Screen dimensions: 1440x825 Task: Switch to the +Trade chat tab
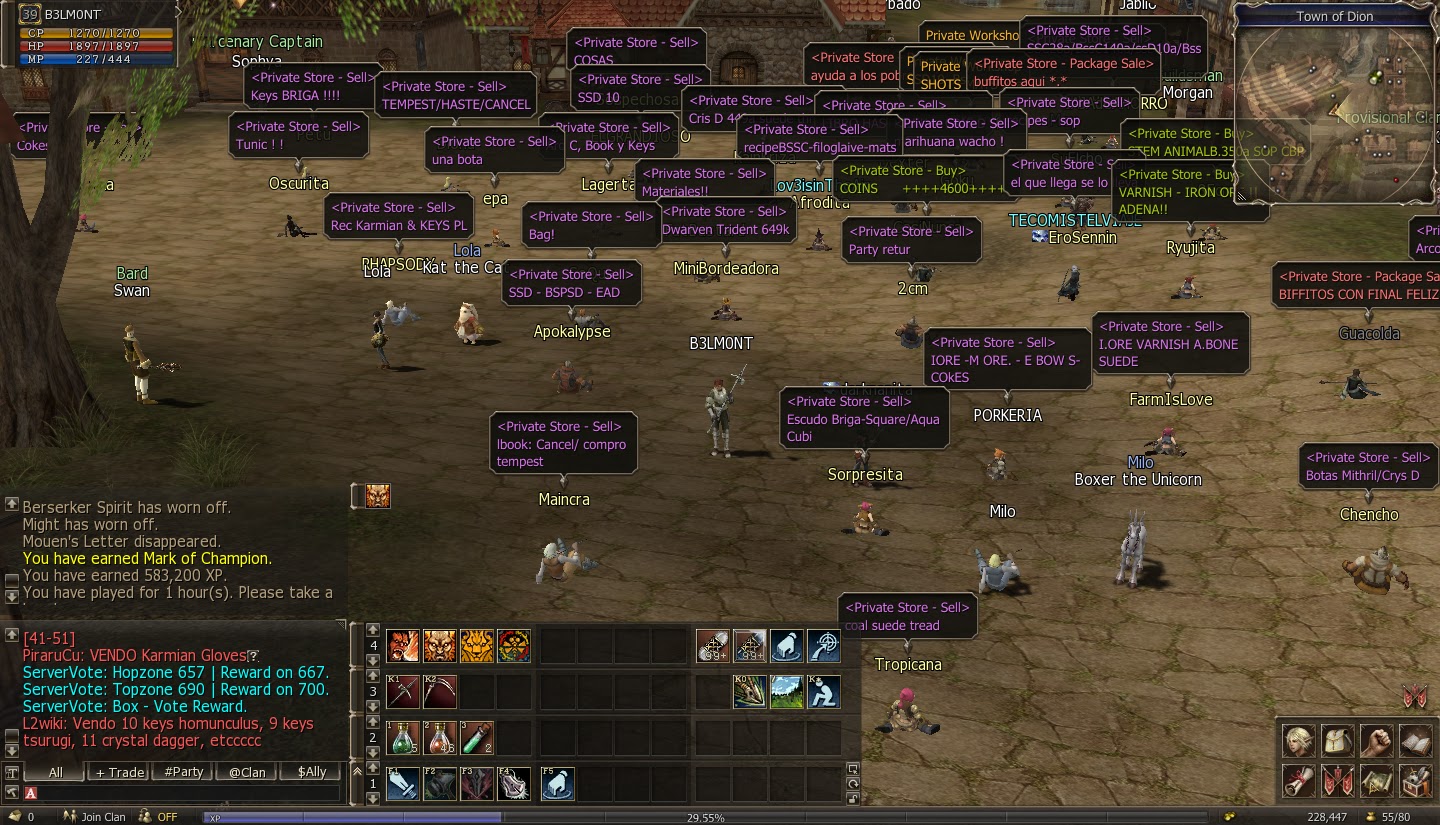(118, 772)
